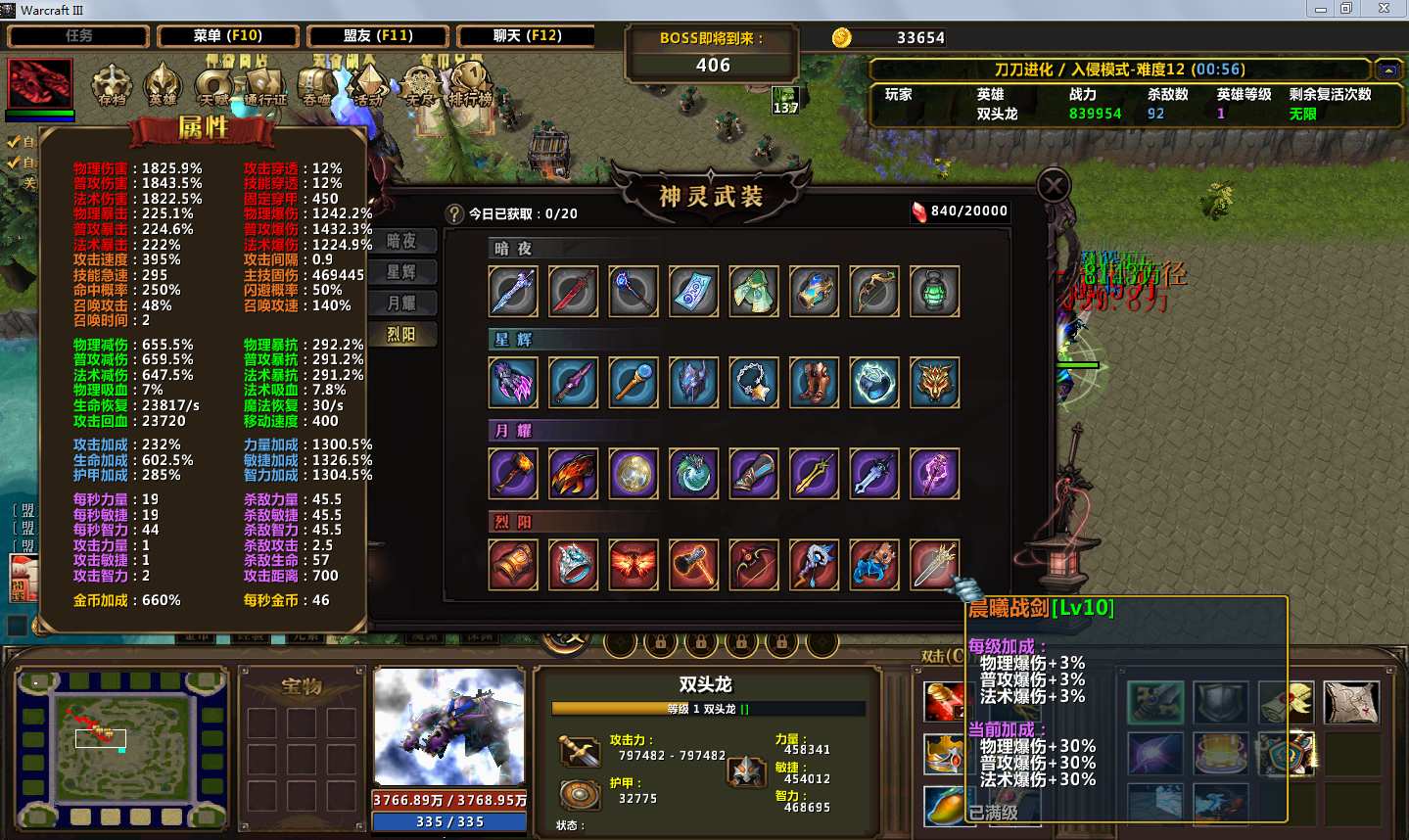Open the 菜单 (F10) menu
This screenshot has height=840, width=1409.
[228, 36]
